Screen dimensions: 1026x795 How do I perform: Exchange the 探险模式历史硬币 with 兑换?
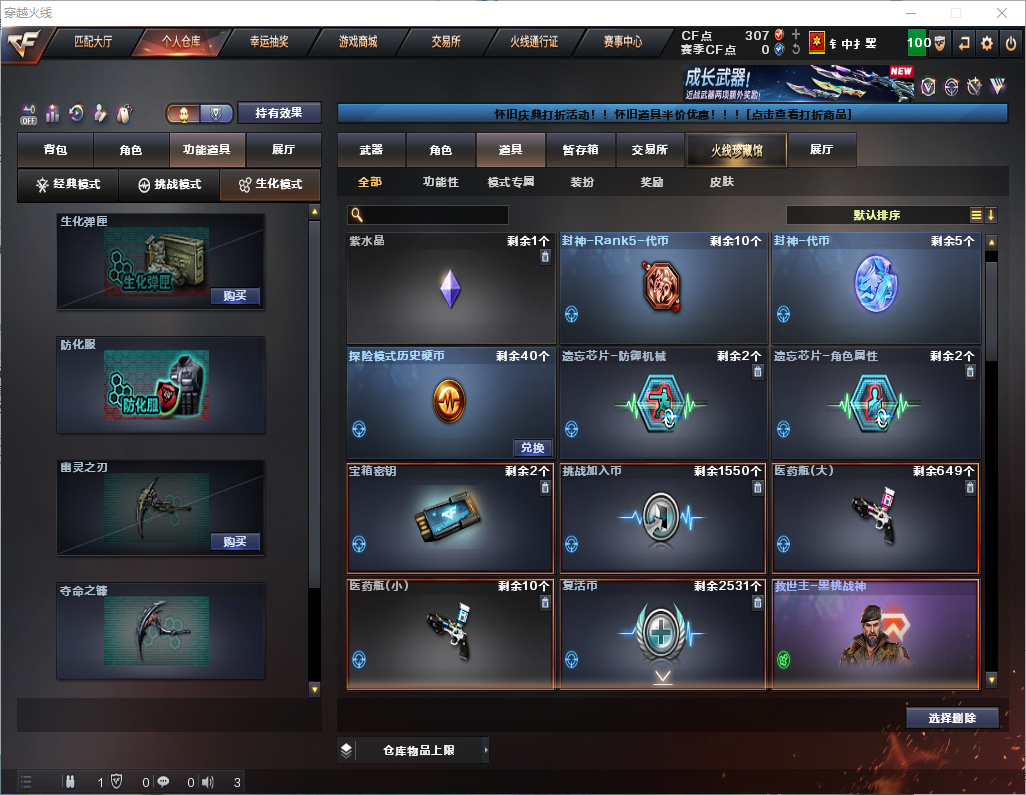coord(533,448)
